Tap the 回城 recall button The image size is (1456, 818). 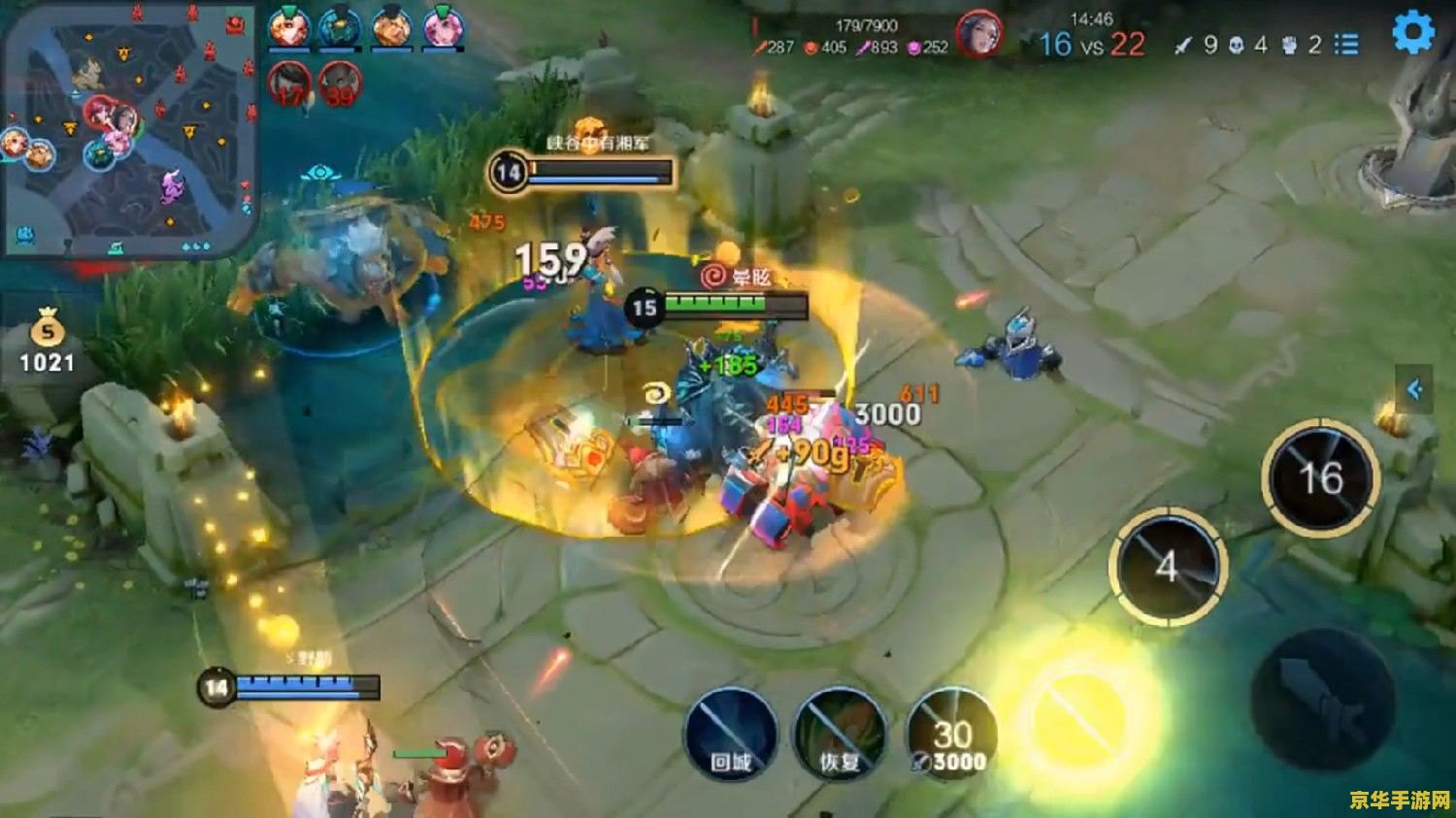pyautogui.click(x=731, y=735)
